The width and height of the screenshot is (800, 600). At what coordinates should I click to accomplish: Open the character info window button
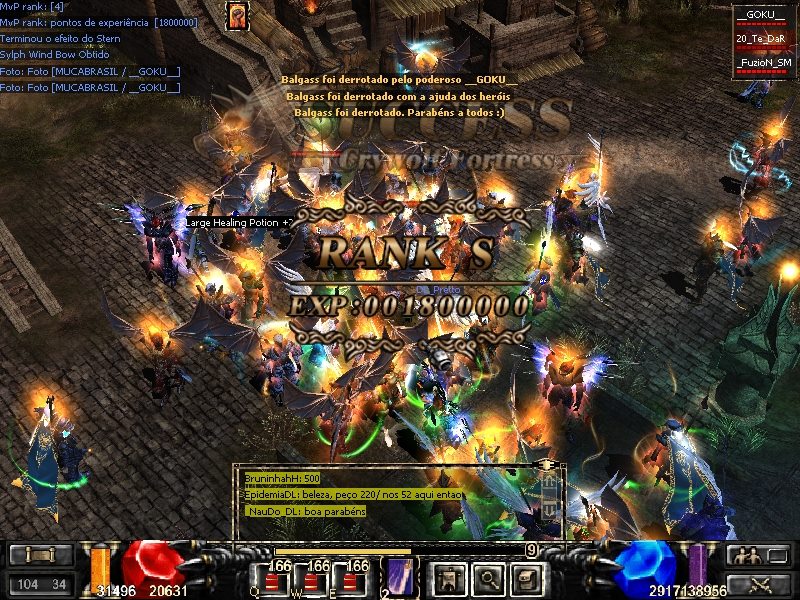(449, 577)
